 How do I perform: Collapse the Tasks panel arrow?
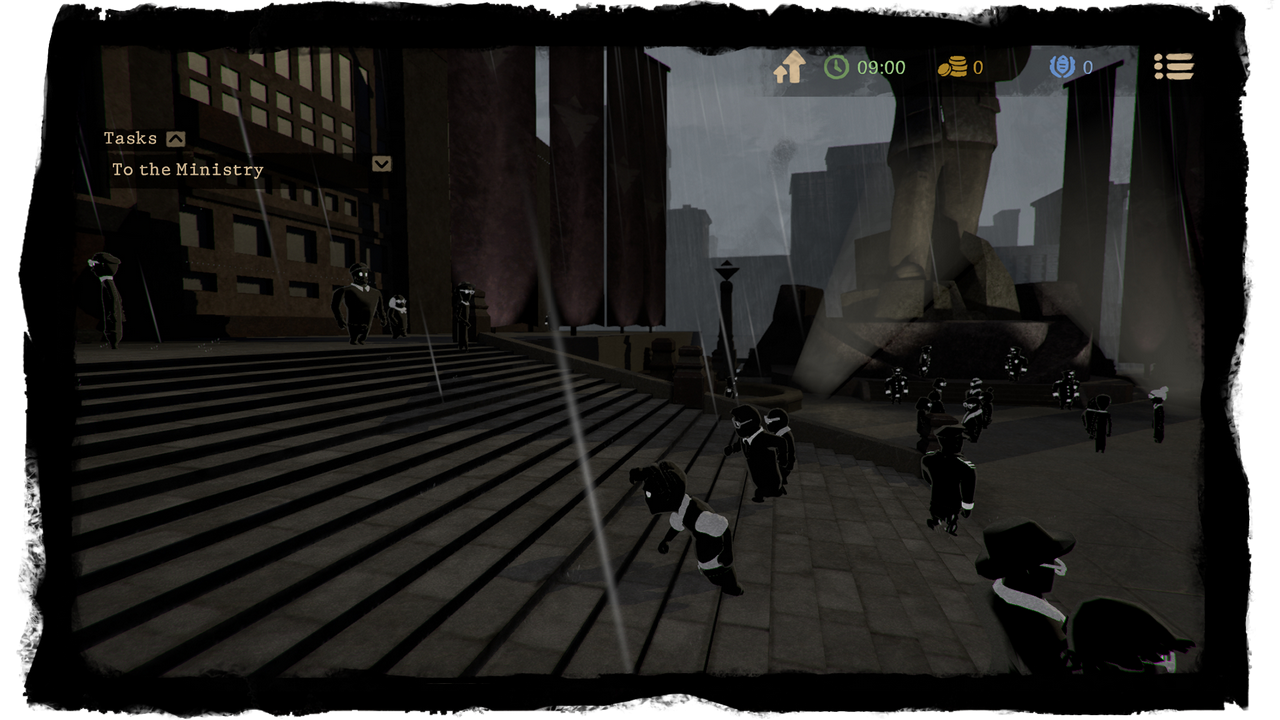[x=176, y=139]
